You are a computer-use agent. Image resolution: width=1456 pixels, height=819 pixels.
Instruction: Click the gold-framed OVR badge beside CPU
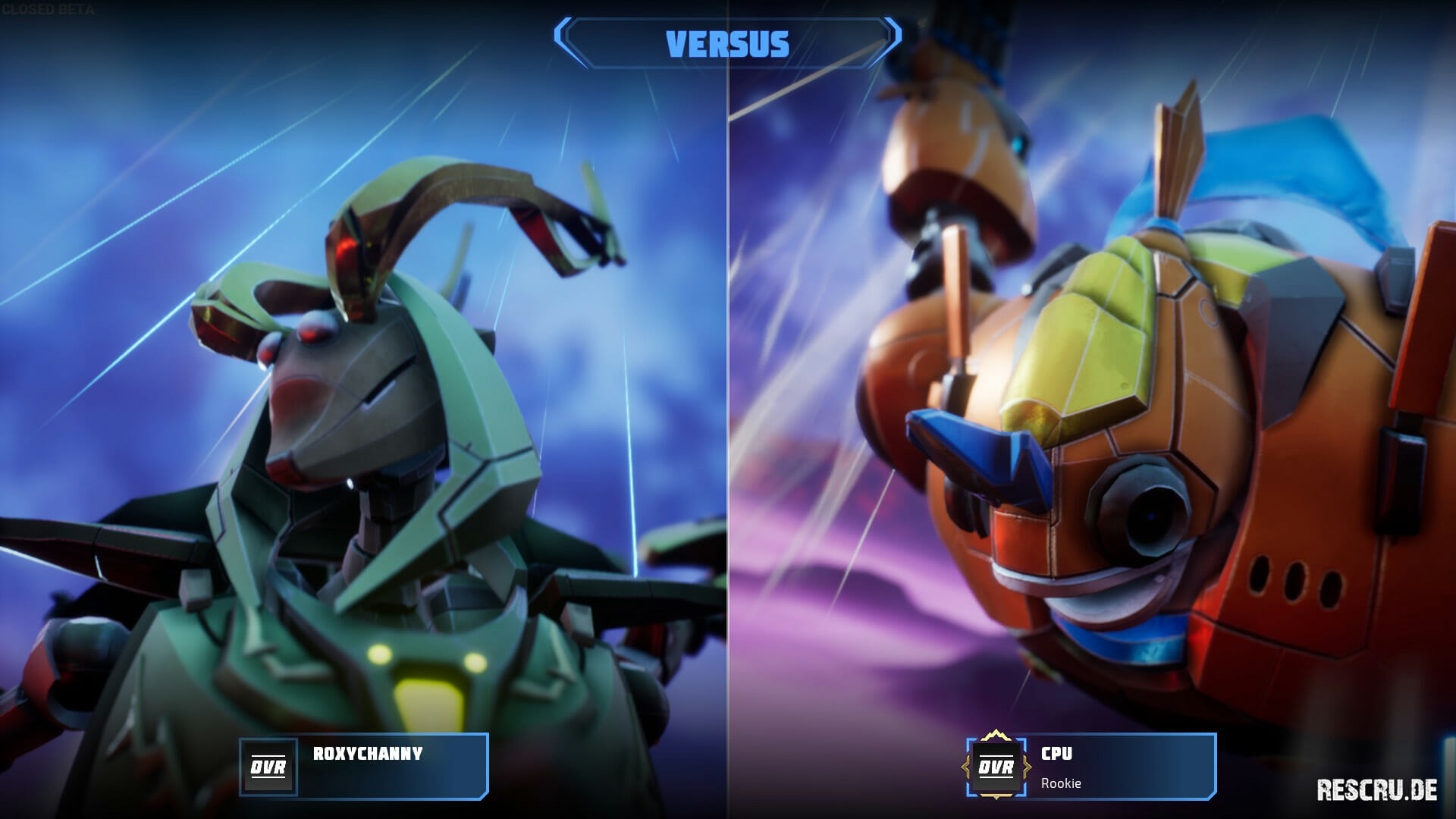tap(996, 767)
